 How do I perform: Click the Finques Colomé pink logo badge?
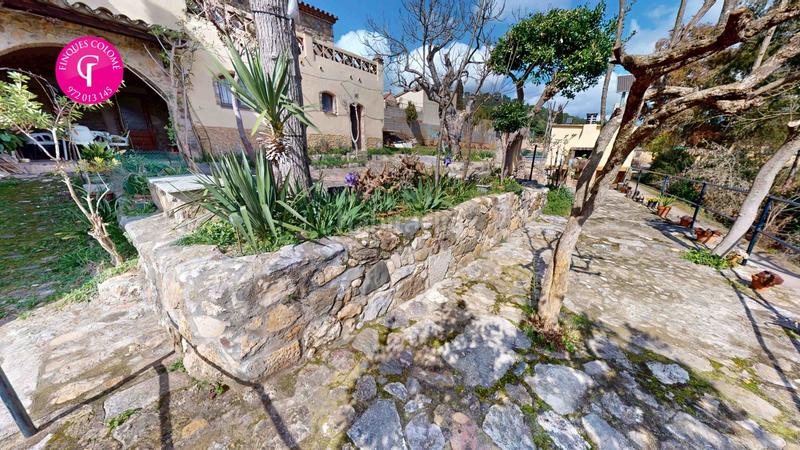(89, 70)
